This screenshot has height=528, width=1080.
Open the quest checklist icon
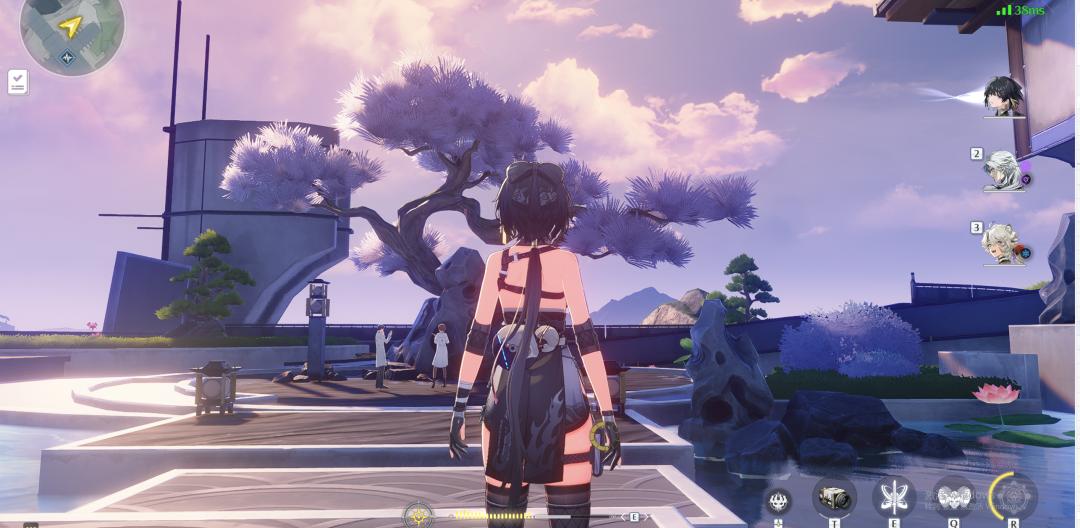(18, 82)
